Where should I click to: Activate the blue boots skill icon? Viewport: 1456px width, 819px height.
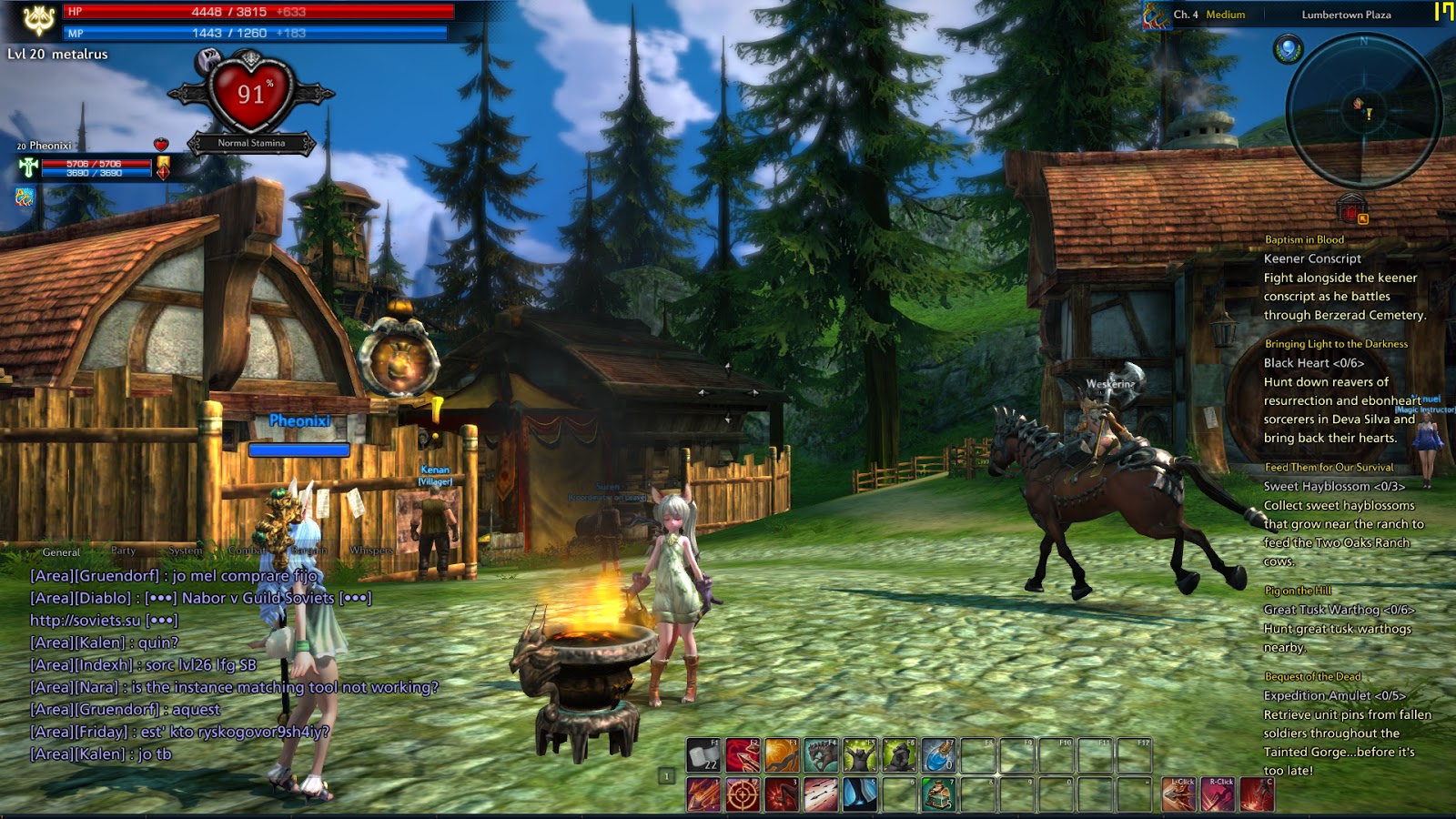[x=860, y=794]
